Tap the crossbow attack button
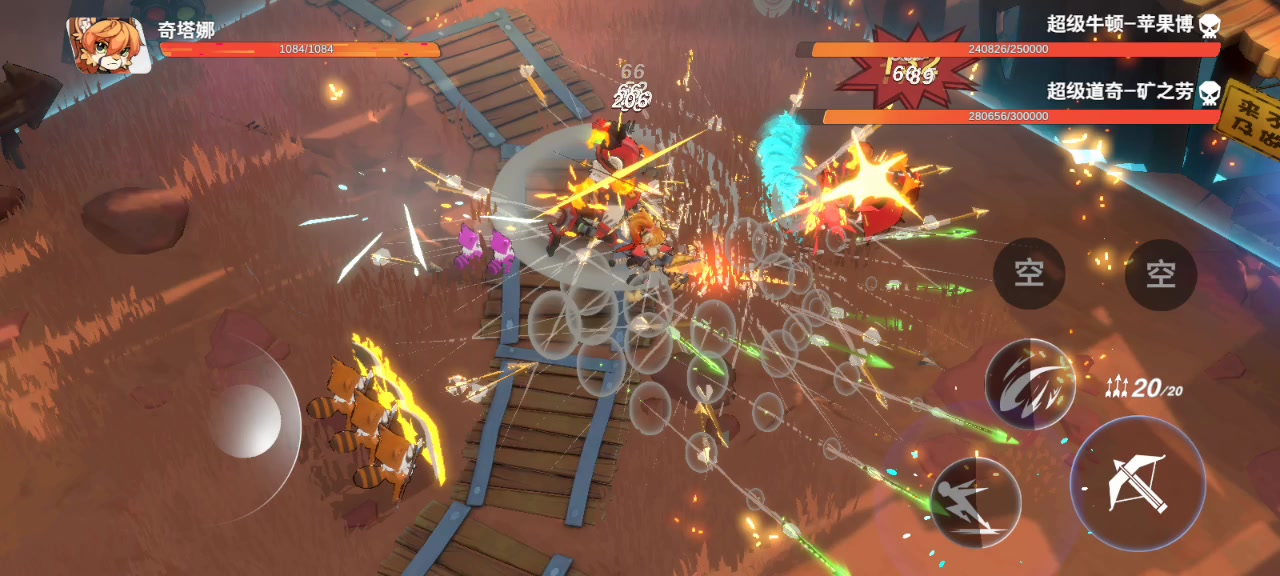 pyautogui.click(x=1138, y=483)
